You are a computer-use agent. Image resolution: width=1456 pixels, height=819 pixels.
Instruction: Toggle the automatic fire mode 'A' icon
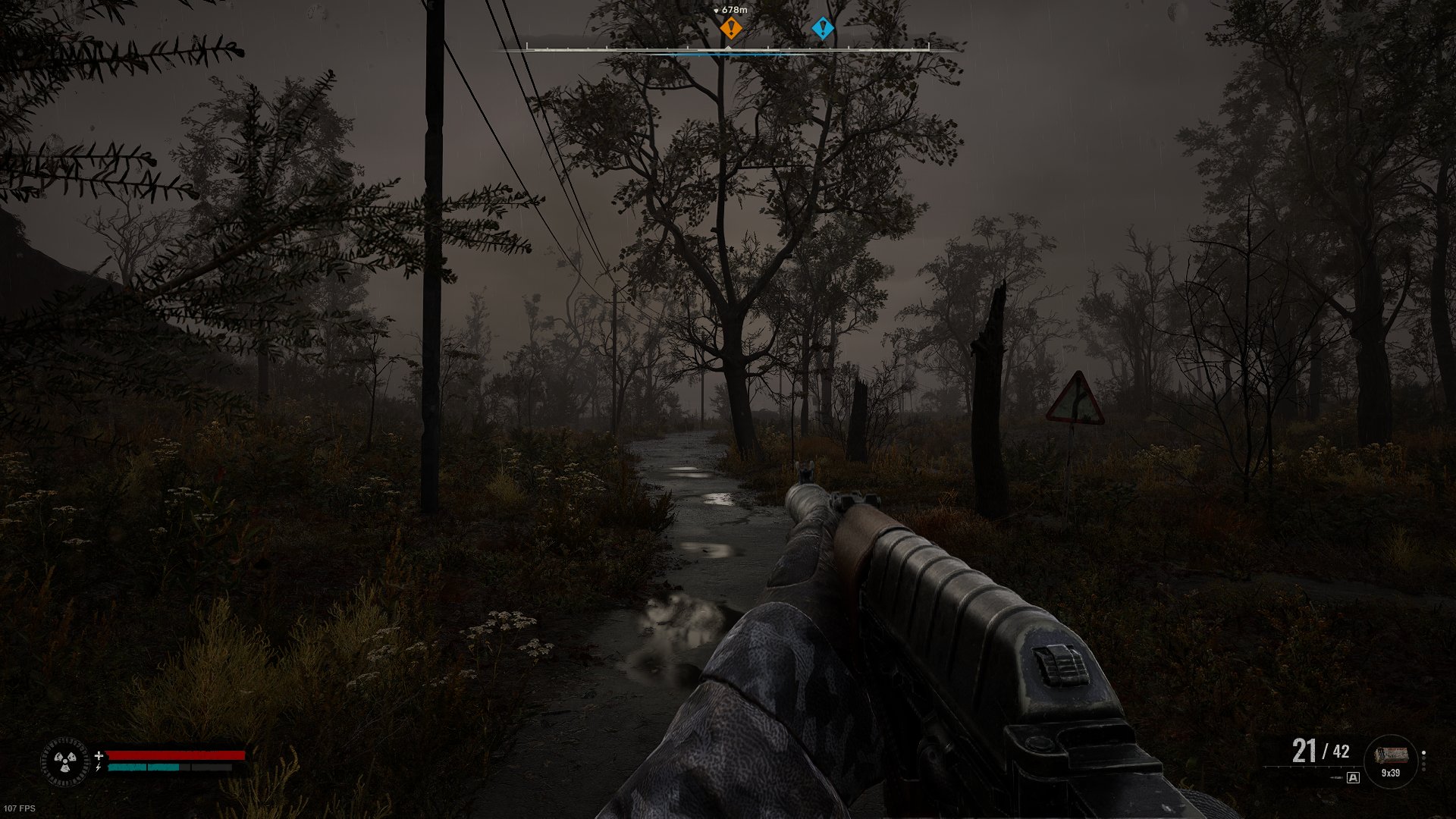pyautogui.click(x=1354, y=779)
